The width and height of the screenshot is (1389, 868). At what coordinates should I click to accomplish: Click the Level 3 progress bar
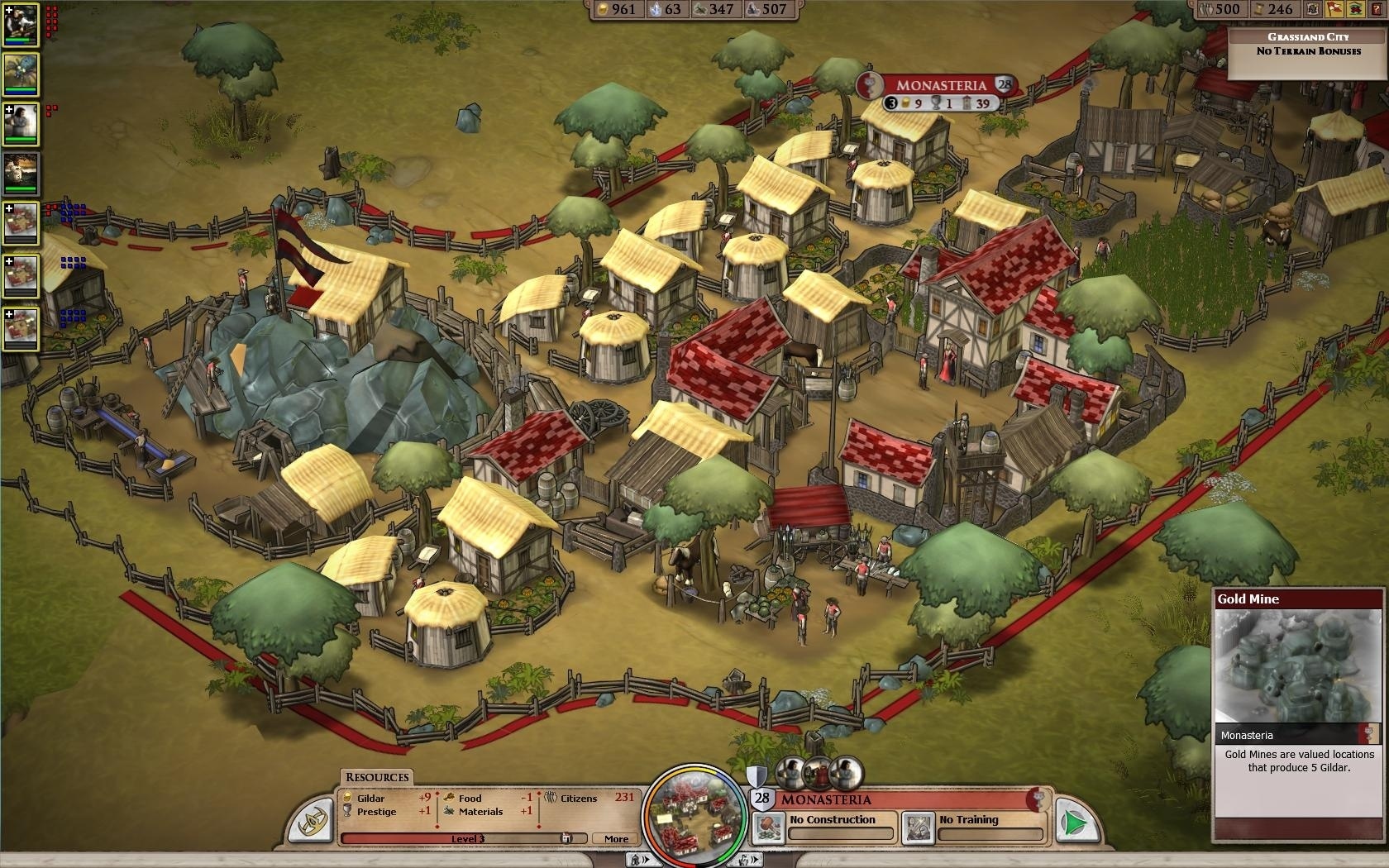click(x=468, y=838)
